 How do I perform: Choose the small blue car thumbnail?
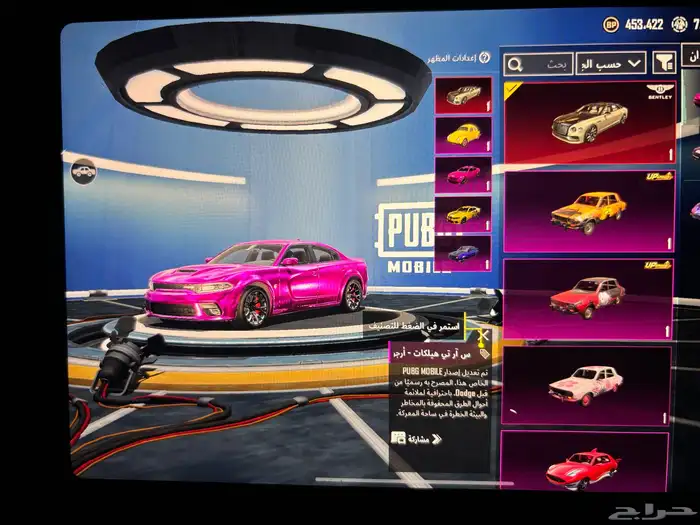coord(464,253)
